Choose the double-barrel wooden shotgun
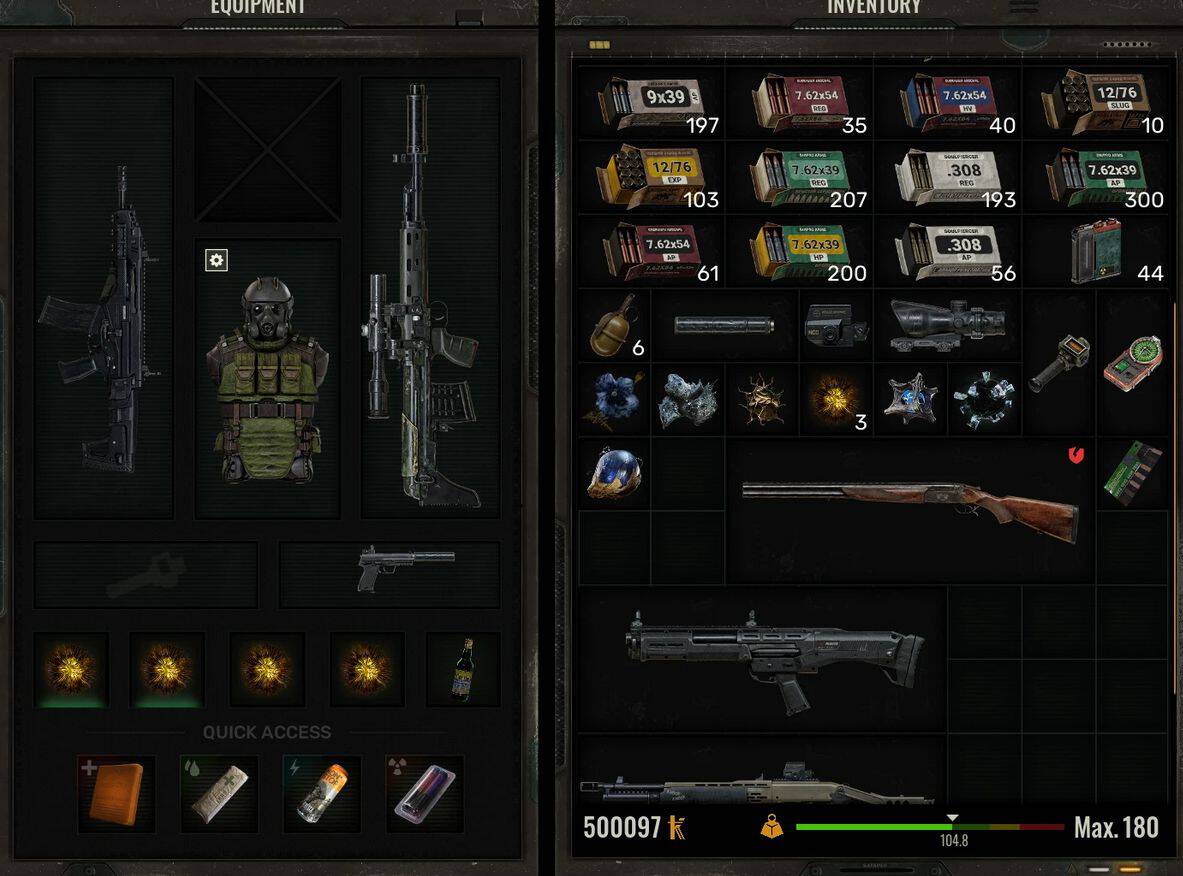The image size is (1183, 876). 910,510
